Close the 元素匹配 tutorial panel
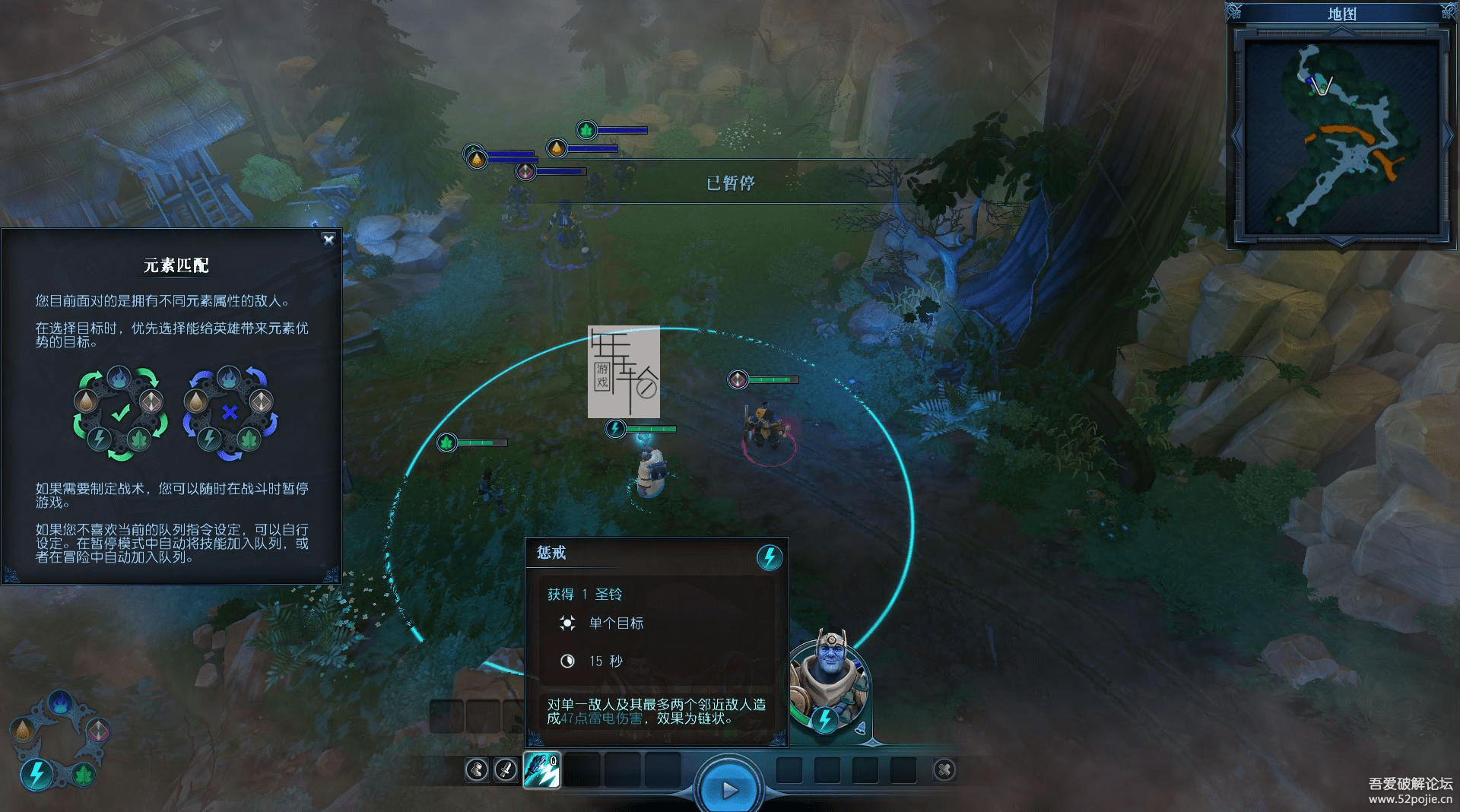Image resolution: width=1460 pixels, height=812 pixels. point(328,239)
